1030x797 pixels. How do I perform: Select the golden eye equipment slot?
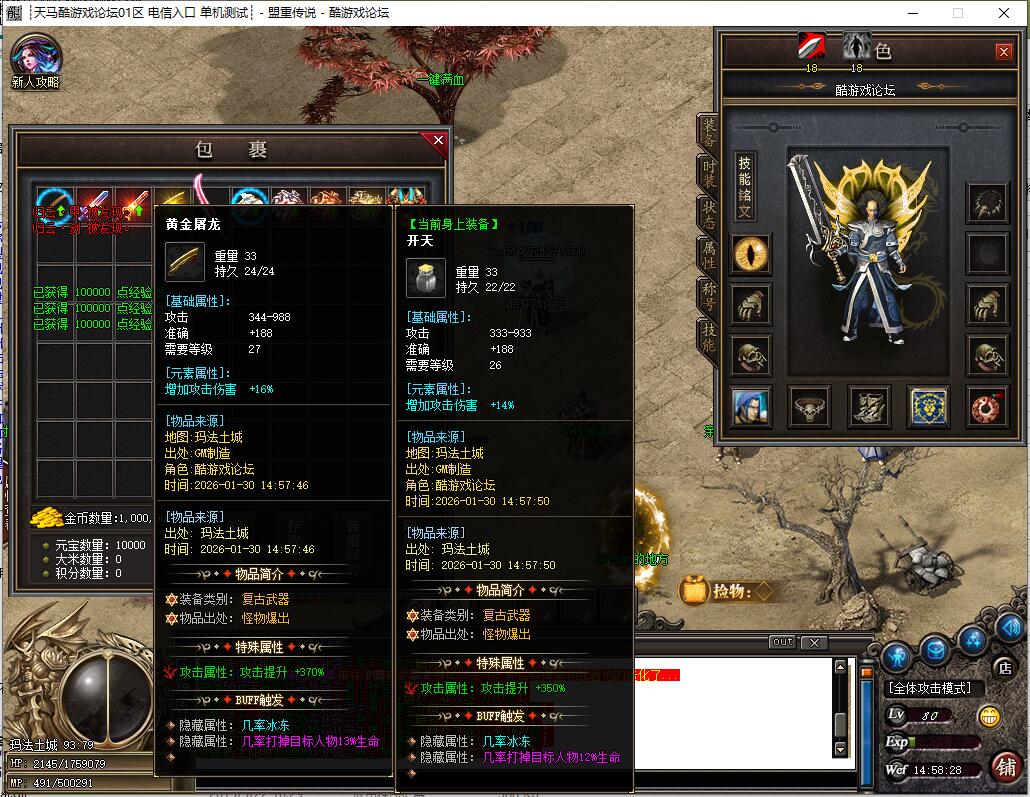point(750,252)
